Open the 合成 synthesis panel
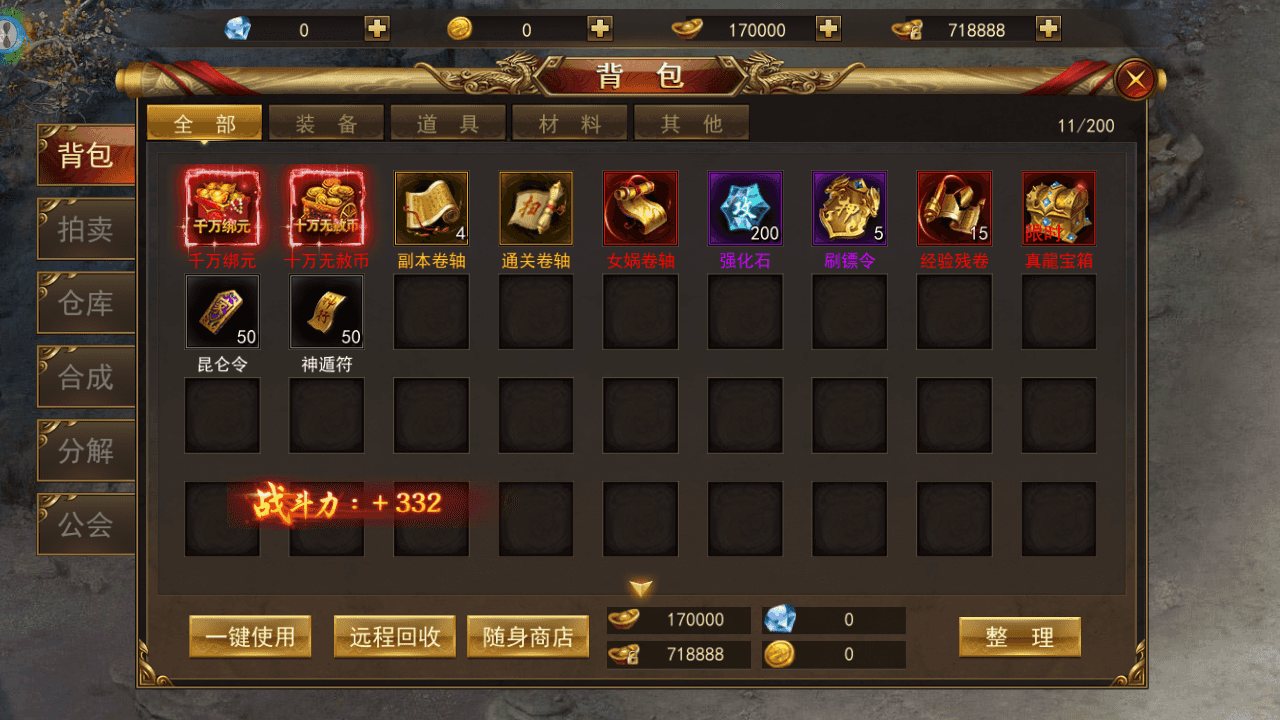The width and height of the screenshot is (1280, 720). (x=85, y=376)
